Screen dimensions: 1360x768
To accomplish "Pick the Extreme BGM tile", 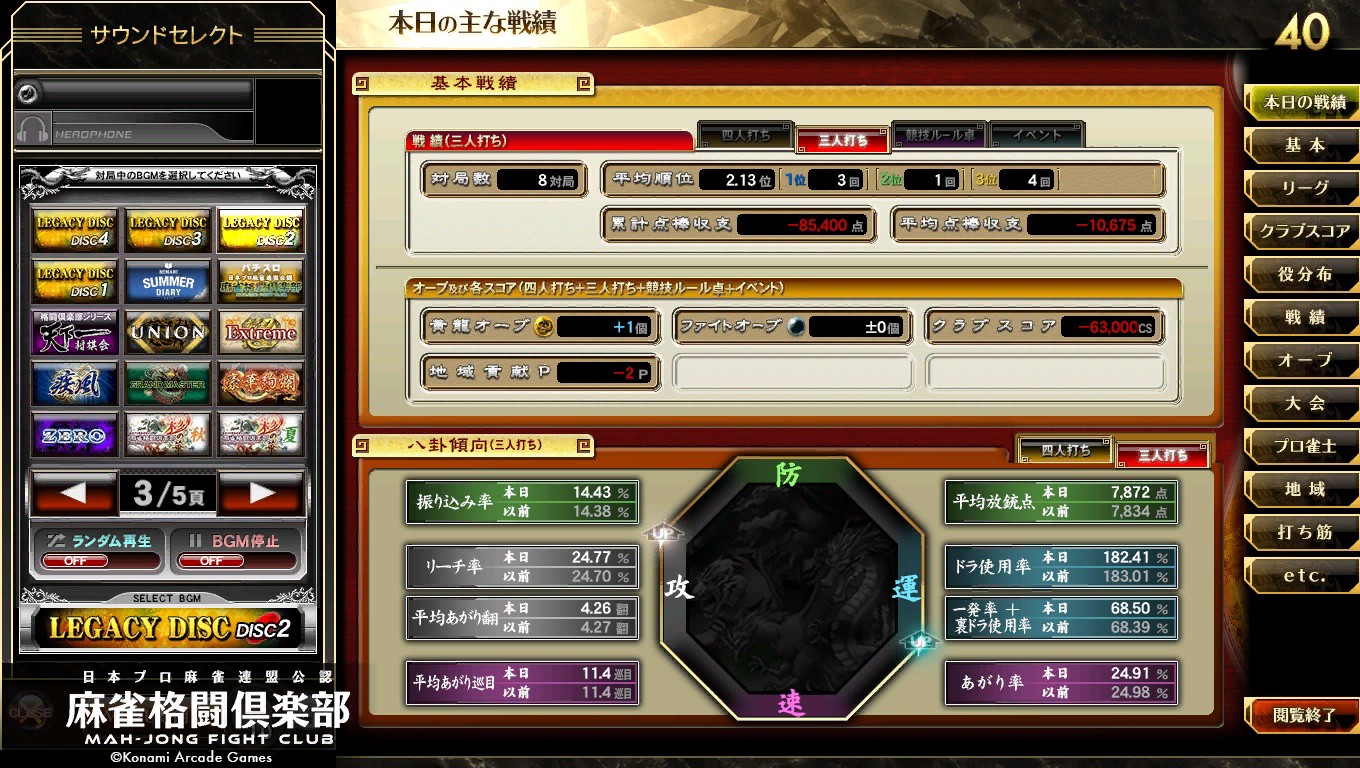I will pyautogui.click(x=260, y=331).
